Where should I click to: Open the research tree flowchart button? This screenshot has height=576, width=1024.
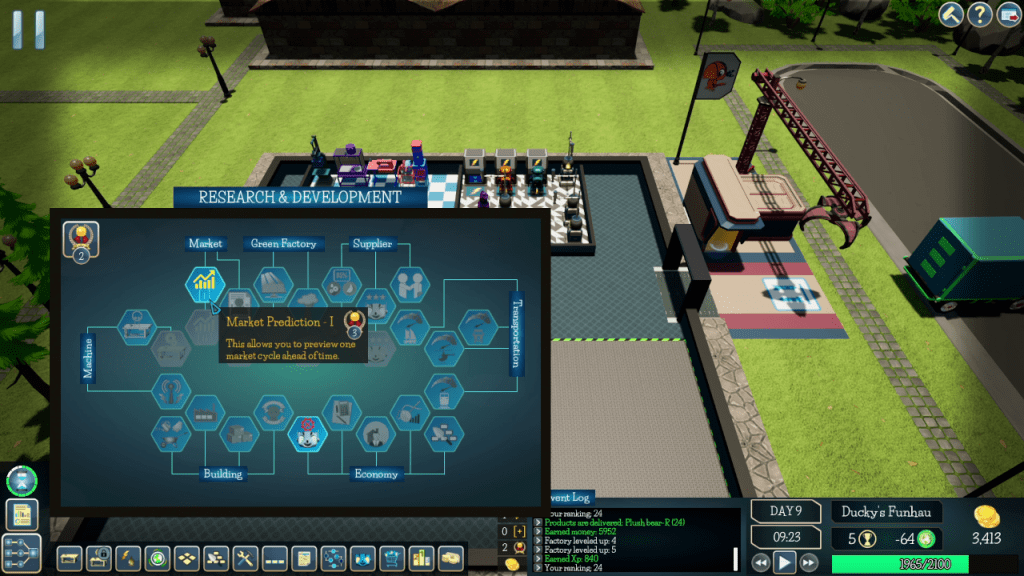tap(21, 552)
